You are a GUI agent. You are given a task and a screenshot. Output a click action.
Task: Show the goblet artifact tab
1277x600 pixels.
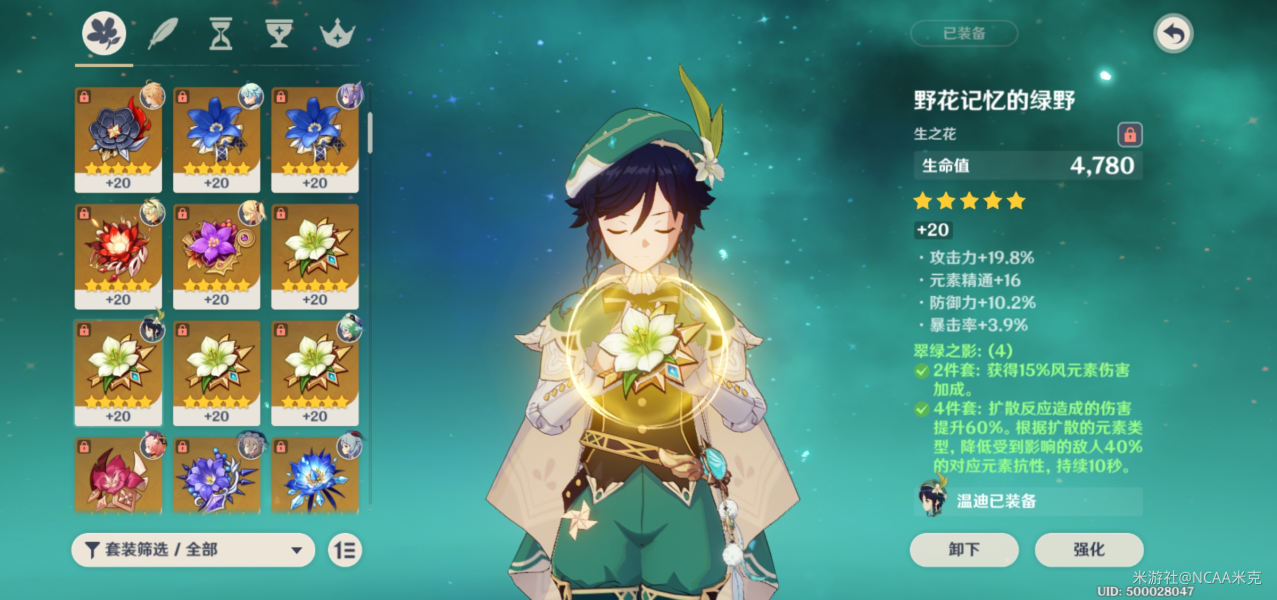[277, 34]
